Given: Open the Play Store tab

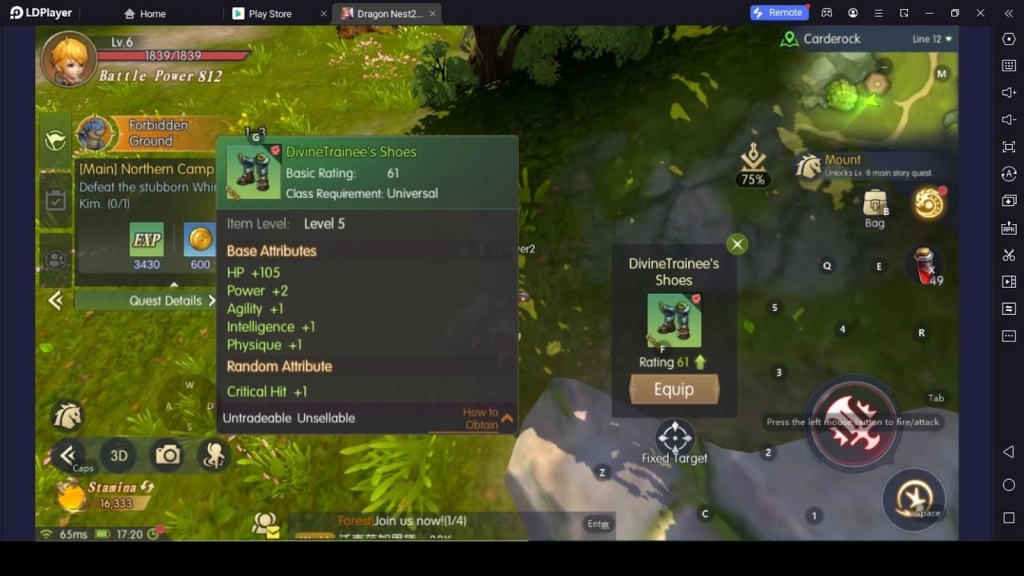Looking at the screenshot, I should [x=269, y=13].
